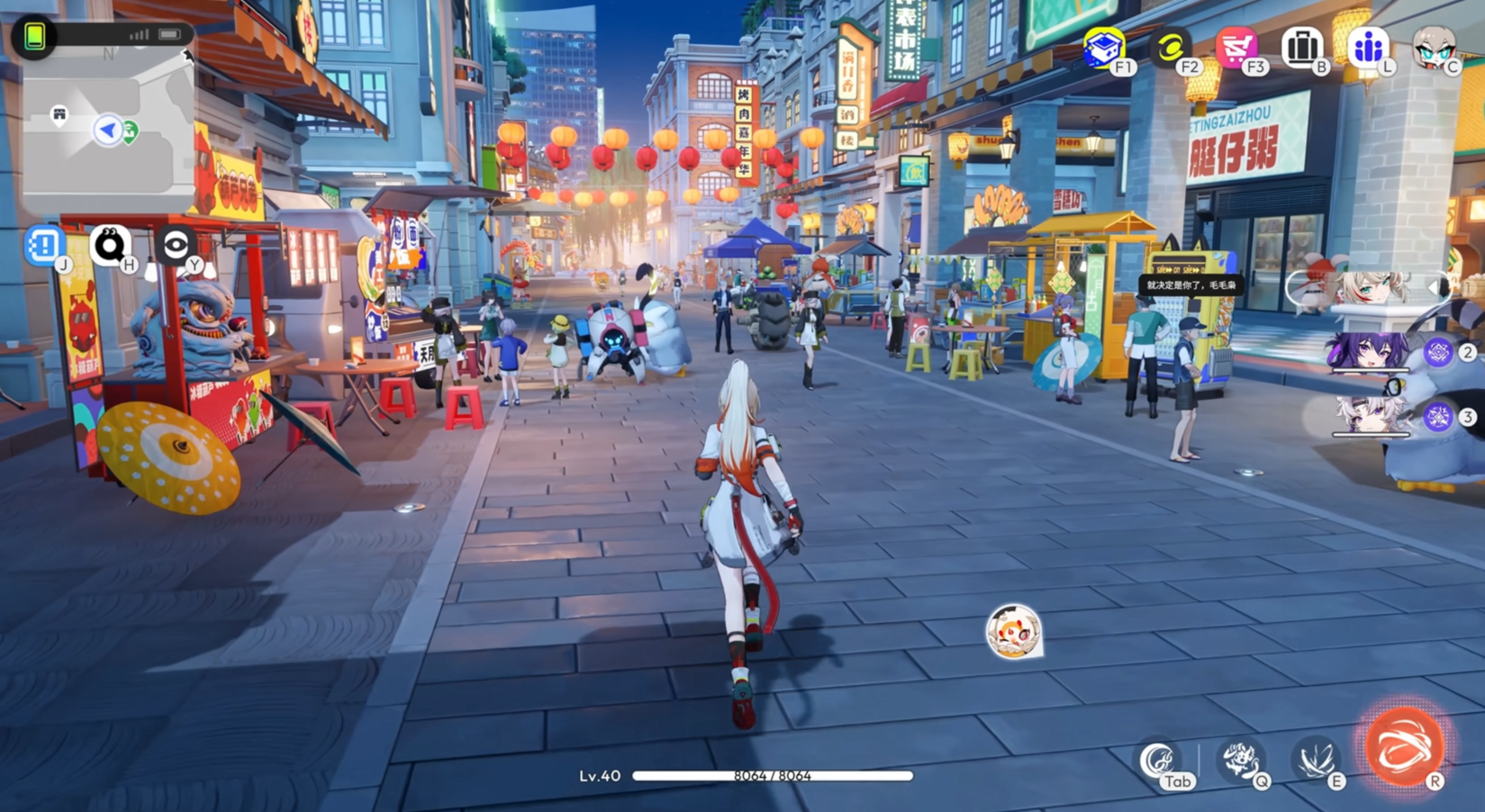1485x812 pixels.
Task: Use the lion-dance creature skill
Action: 1241,760
